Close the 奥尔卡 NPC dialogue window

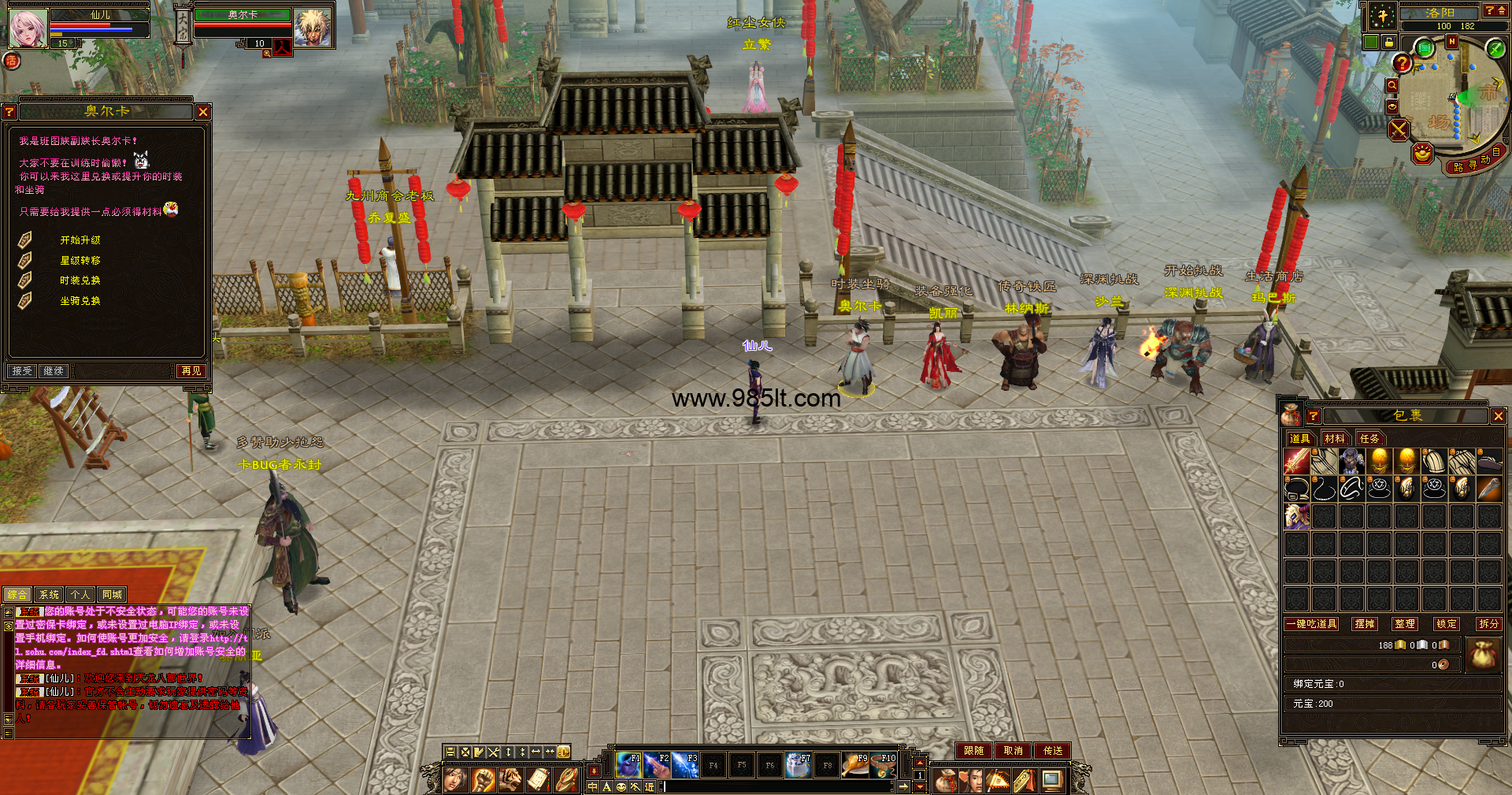(203, 113)
